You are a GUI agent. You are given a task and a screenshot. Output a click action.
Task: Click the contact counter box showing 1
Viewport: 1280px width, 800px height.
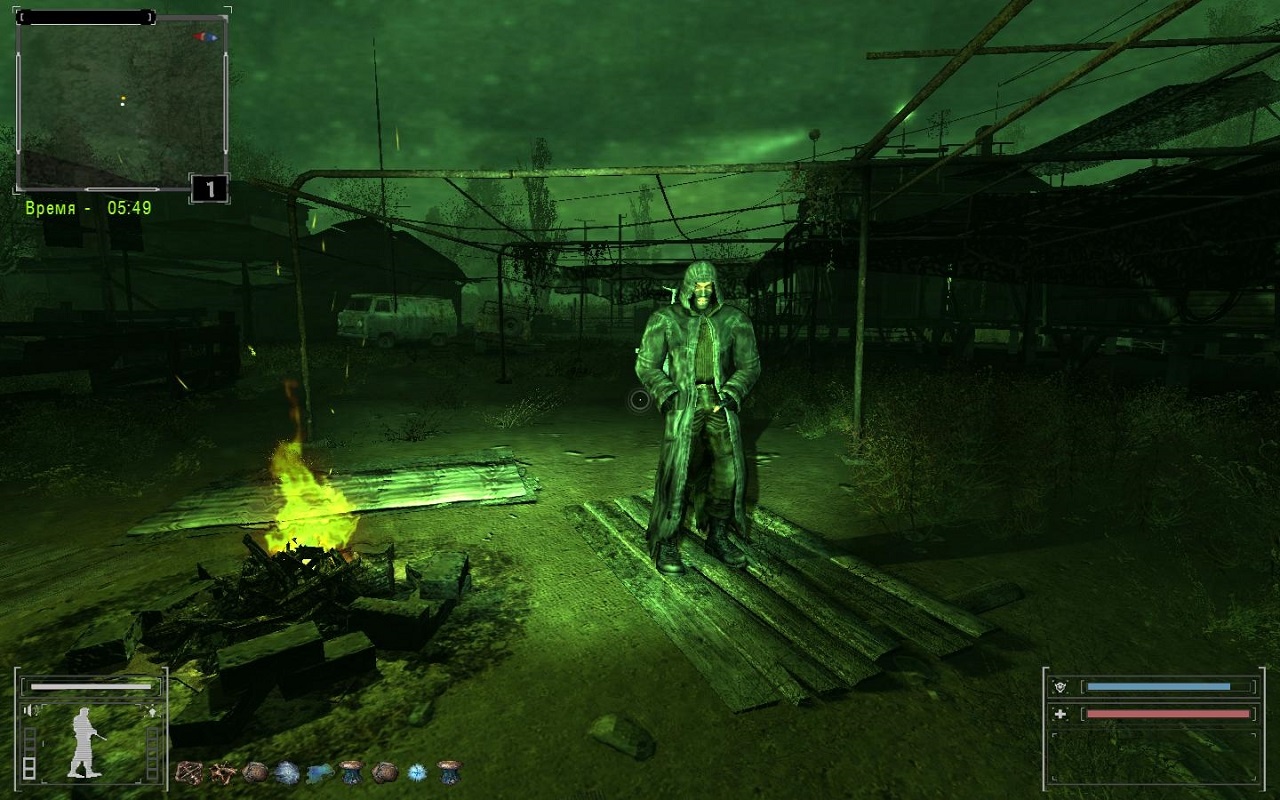click(x=209, y=188)
